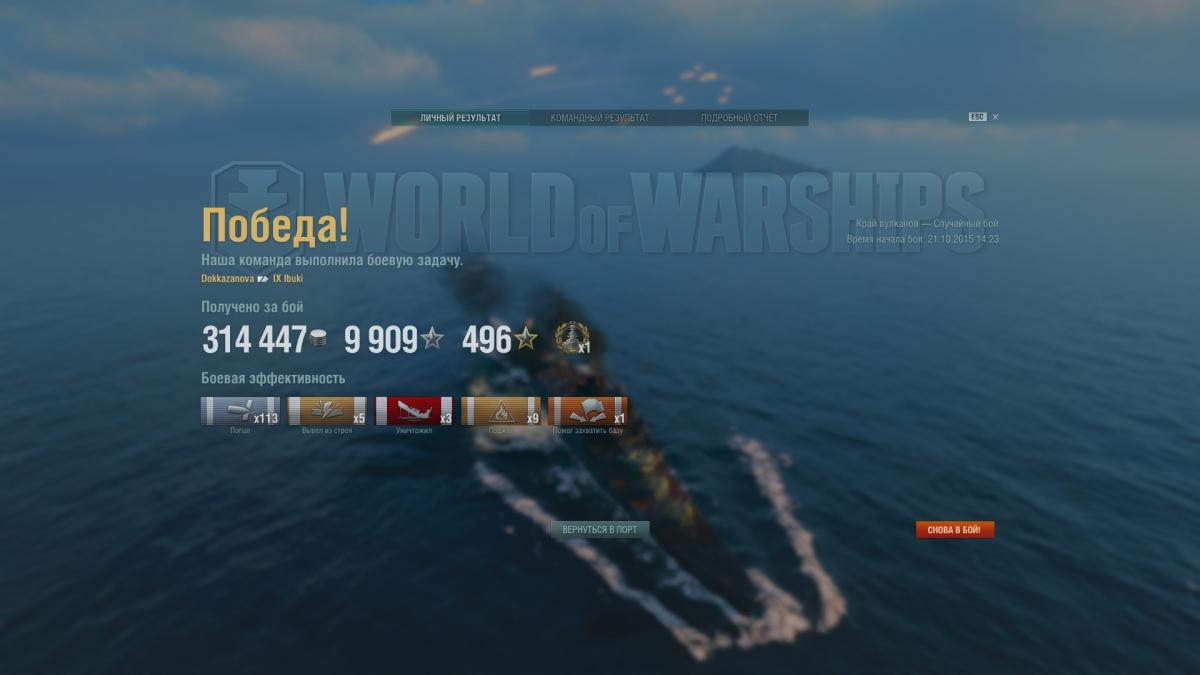
Task: Close the results screen with the X
Action: point(995,117)
